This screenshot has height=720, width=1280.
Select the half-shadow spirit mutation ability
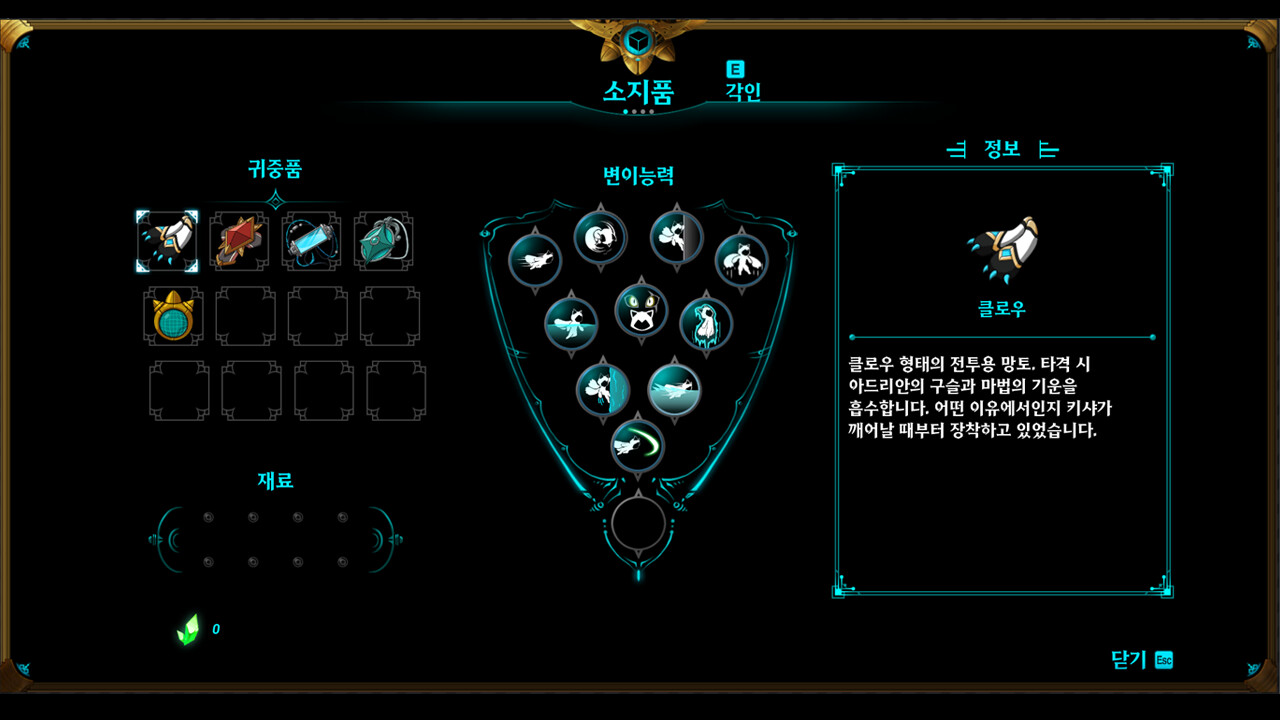(676, 236)
